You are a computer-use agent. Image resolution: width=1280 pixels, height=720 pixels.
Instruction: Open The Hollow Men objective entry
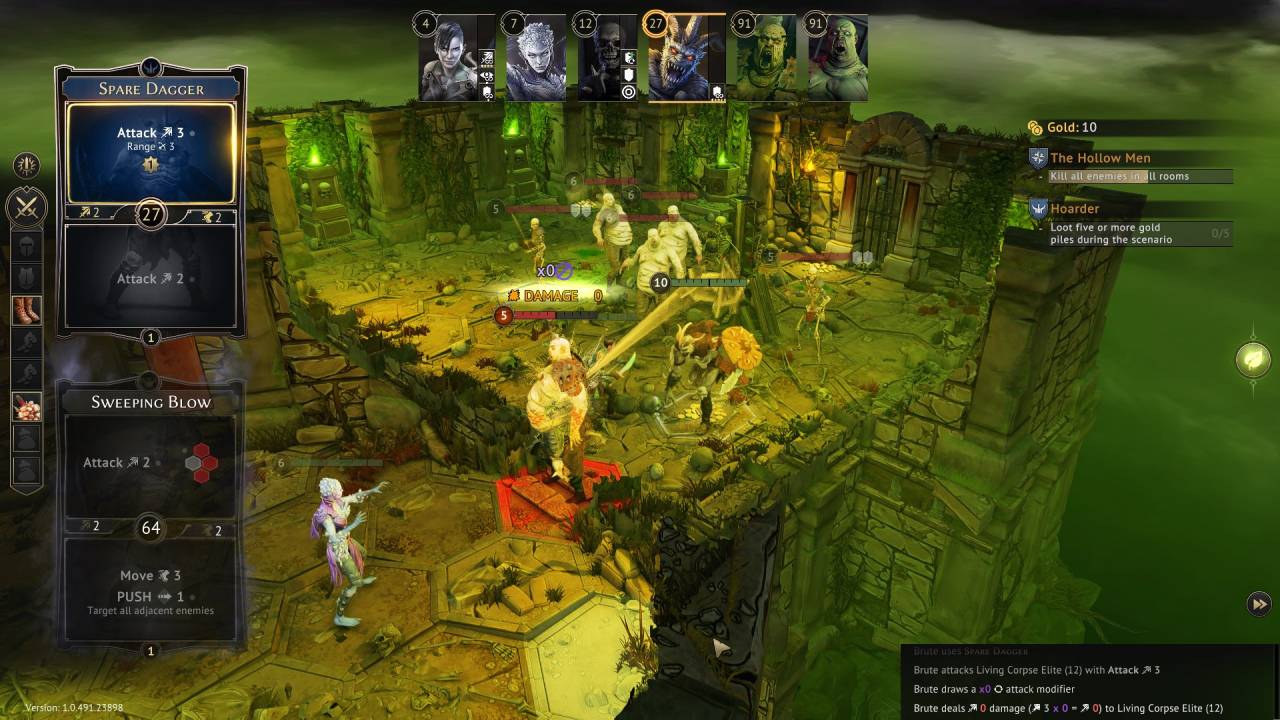click(1100, 158)
